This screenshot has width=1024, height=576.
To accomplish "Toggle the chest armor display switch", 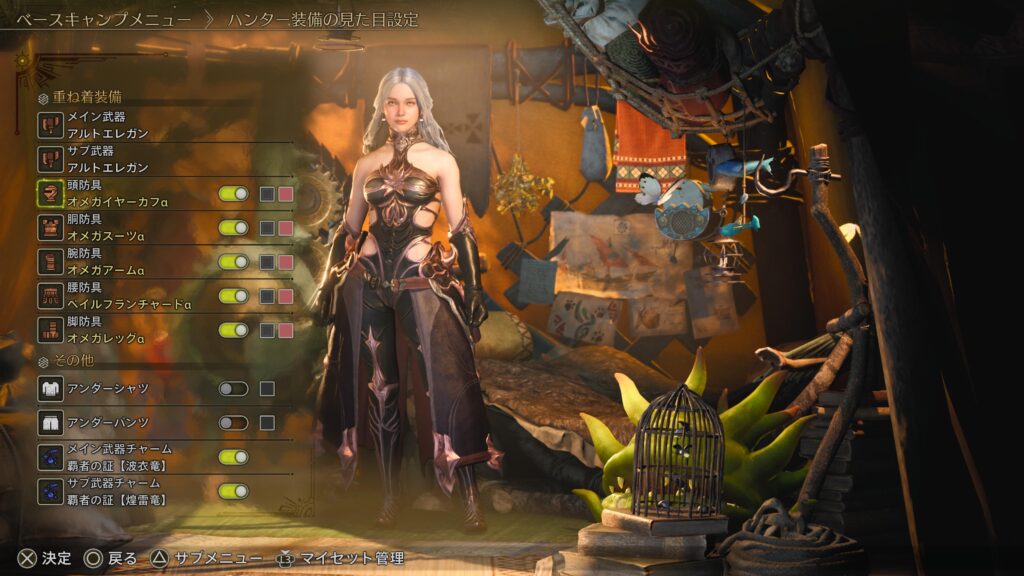I will click(x=233, y=228).
